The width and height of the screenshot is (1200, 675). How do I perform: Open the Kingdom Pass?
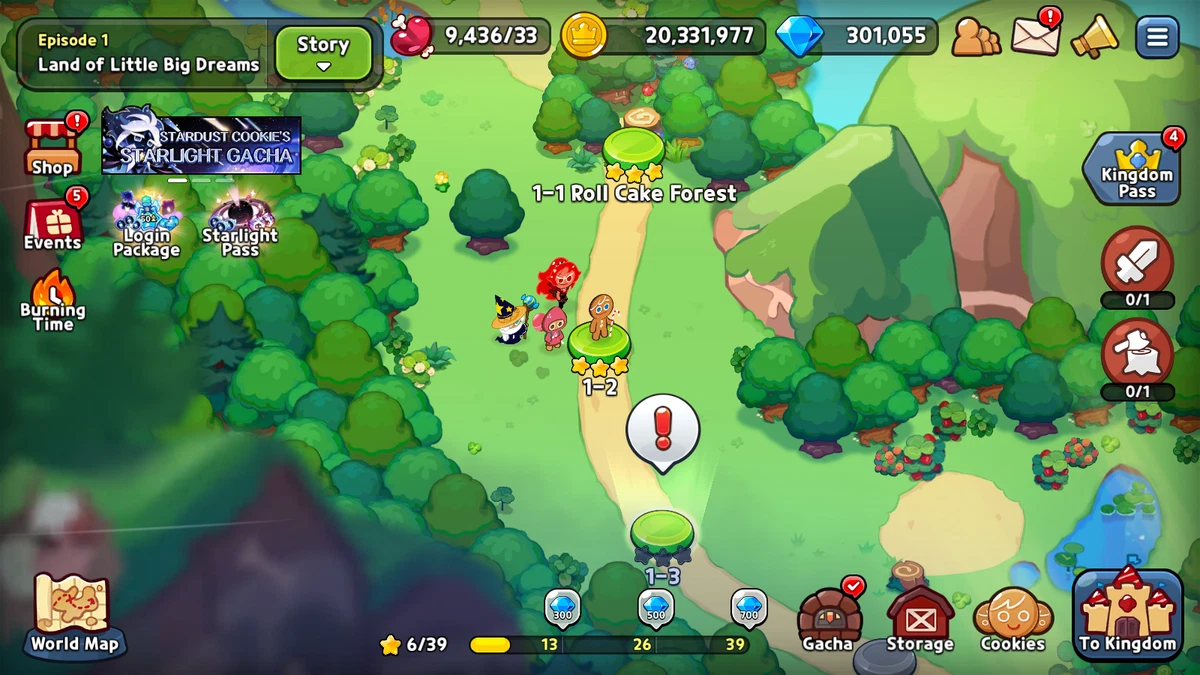[x=1137, y=169]
